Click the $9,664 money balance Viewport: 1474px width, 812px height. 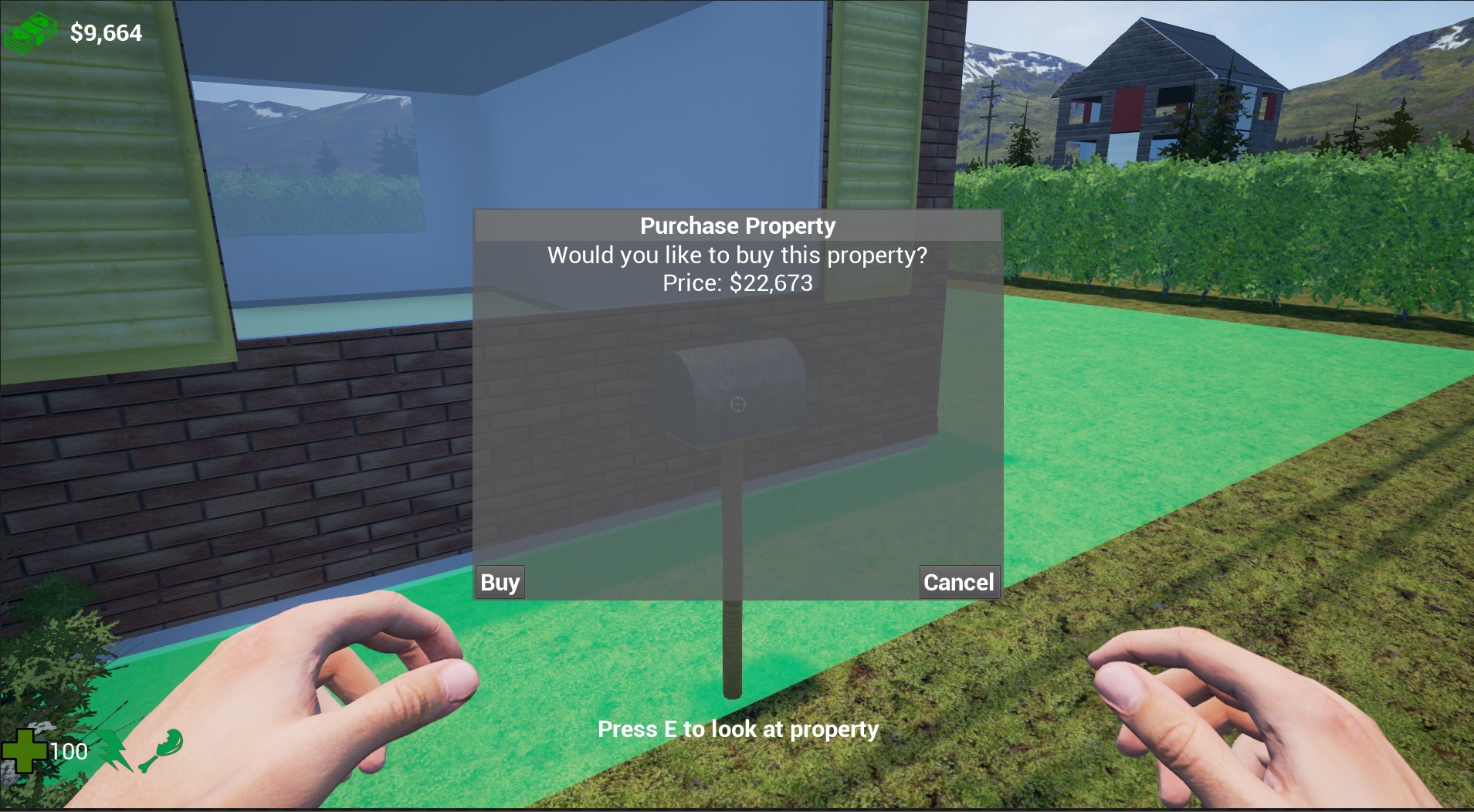coord(105,33)
